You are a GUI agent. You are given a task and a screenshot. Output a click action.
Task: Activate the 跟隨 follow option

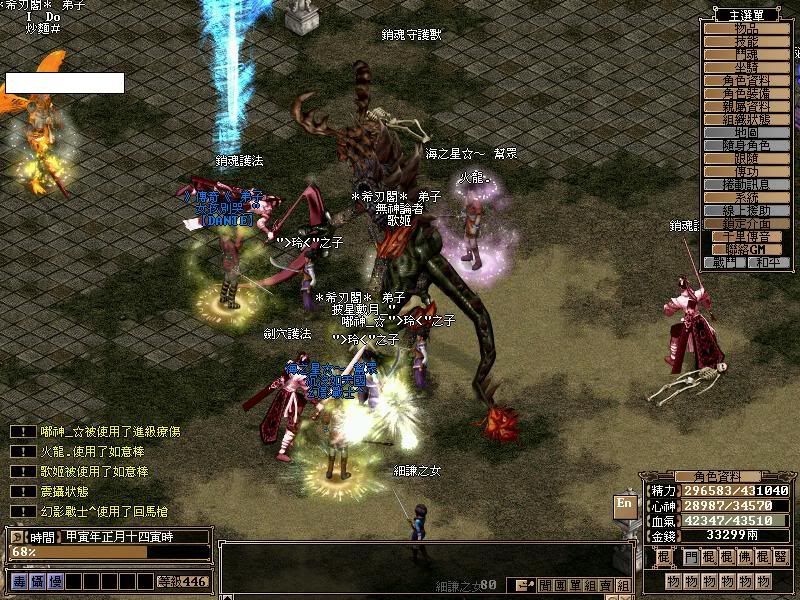coord(746,159)
